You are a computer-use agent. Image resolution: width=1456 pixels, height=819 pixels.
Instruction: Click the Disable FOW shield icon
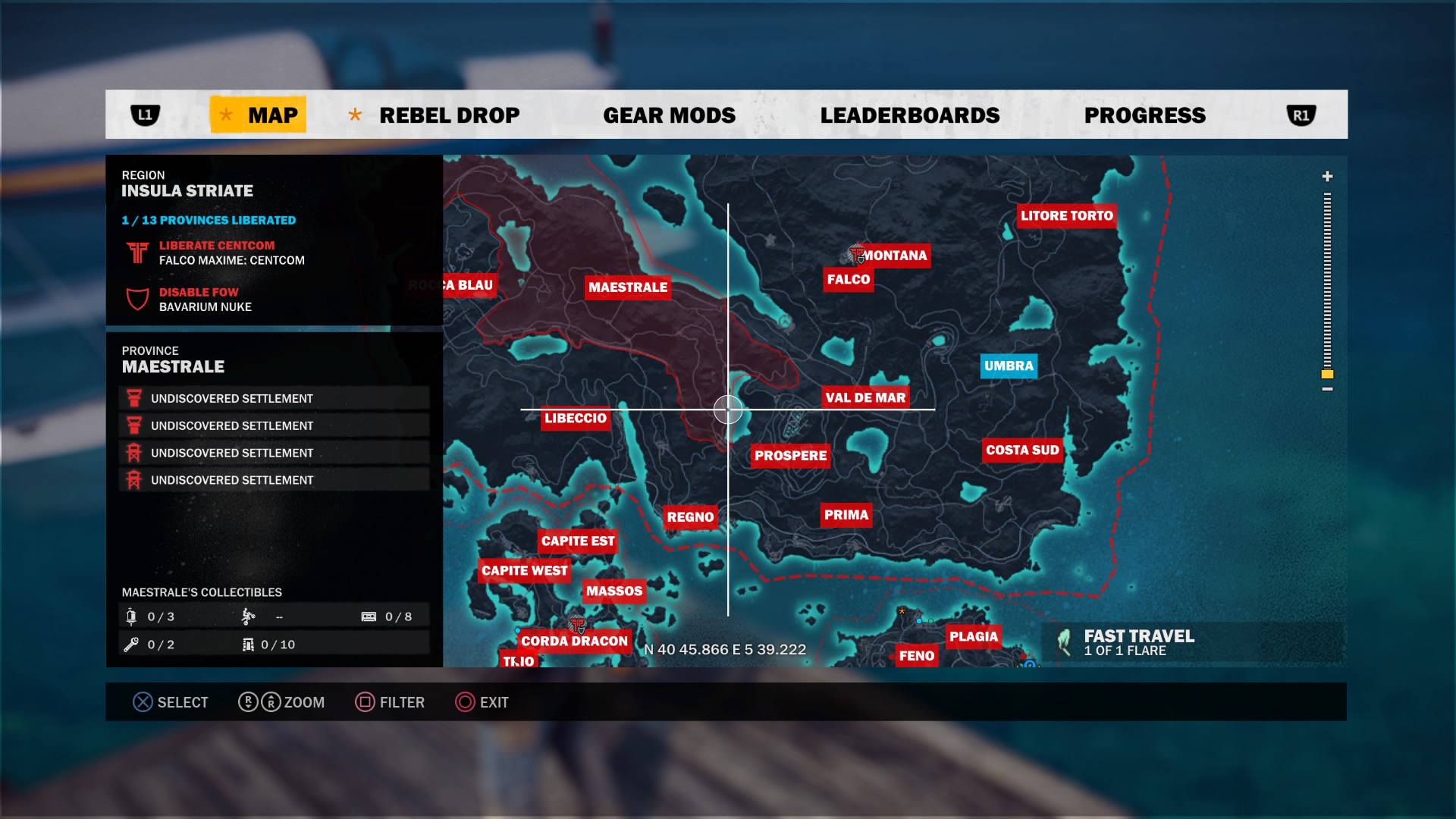(136, 299)
